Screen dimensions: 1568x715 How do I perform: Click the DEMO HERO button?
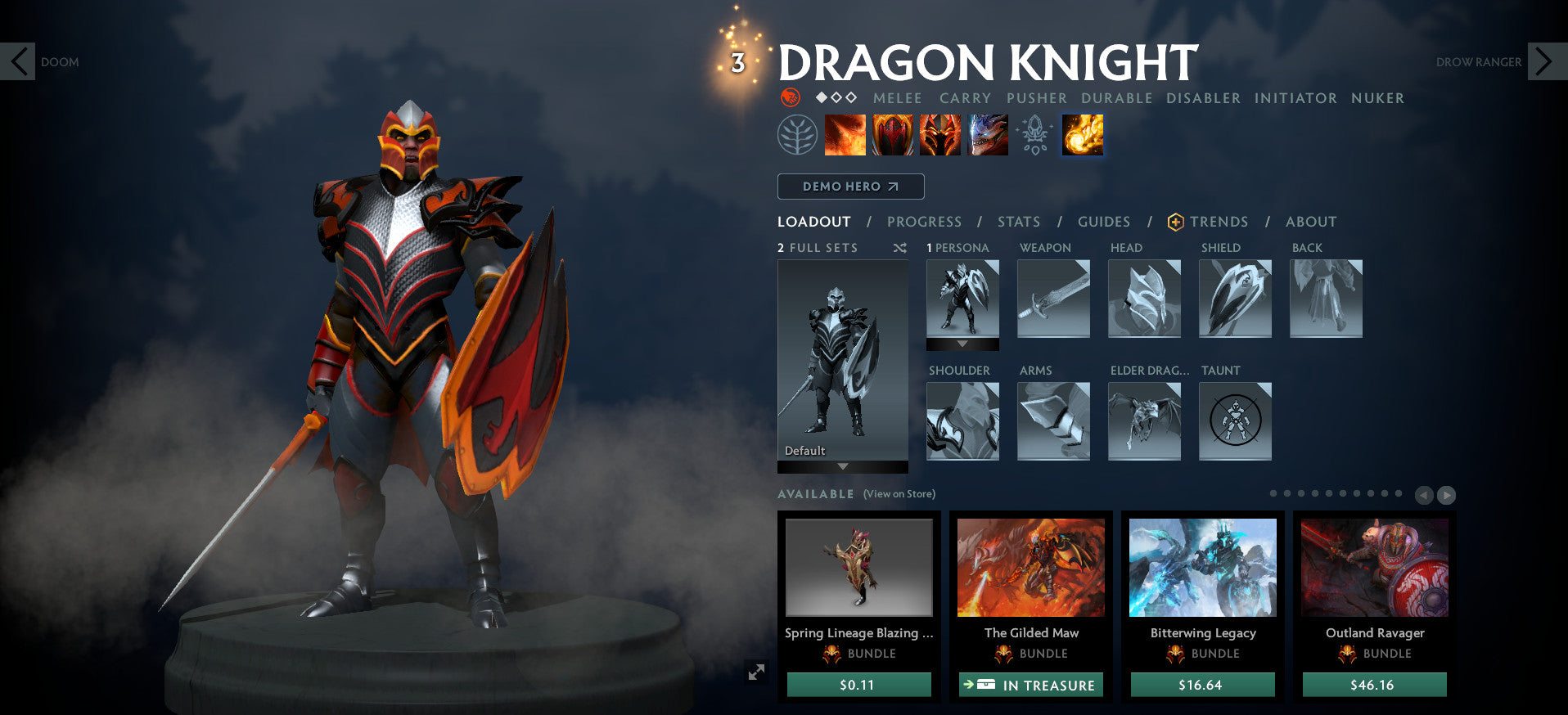pyautogui.click(x=849, y=187)
